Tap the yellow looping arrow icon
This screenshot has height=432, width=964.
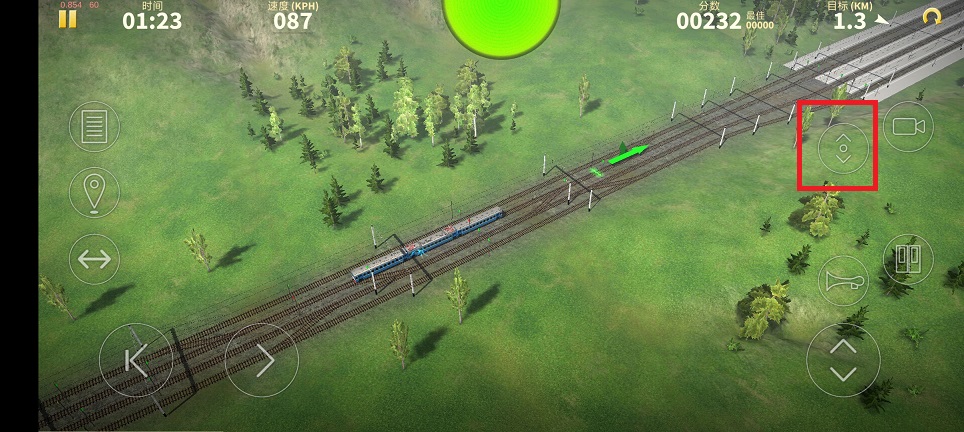931,17
